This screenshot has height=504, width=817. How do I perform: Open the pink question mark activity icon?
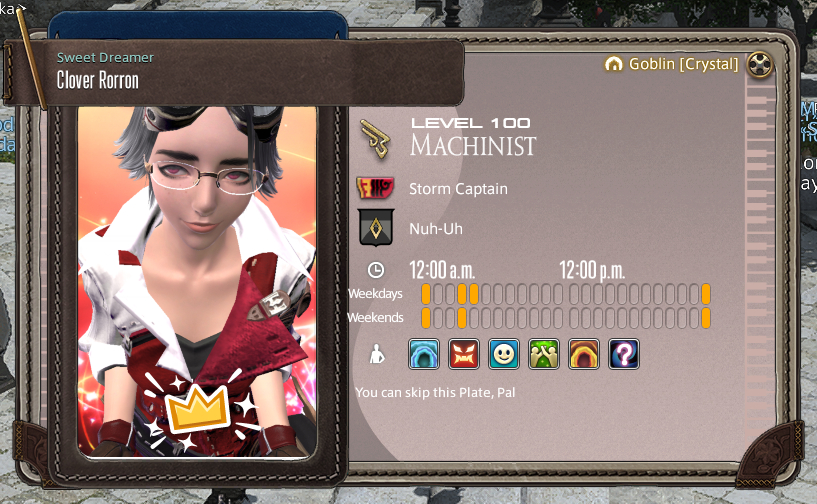pos(624,353)
